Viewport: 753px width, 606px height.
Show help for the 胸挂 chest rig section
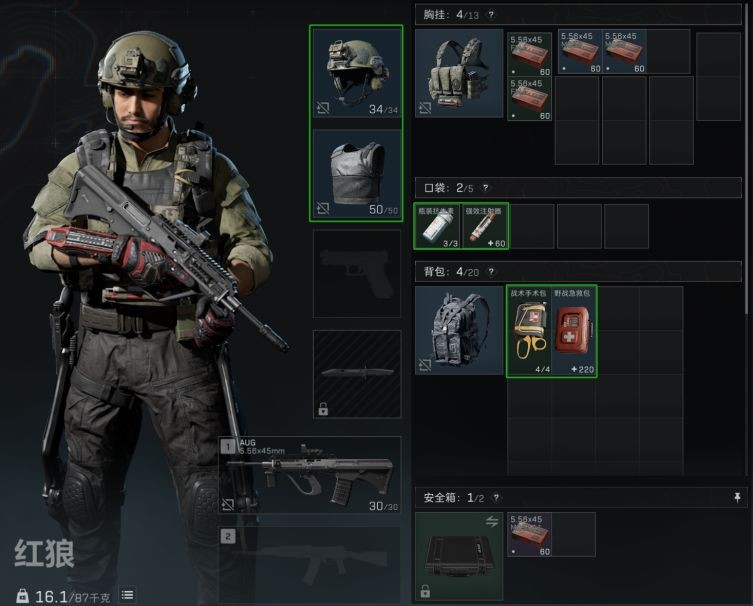pos(490,15)
